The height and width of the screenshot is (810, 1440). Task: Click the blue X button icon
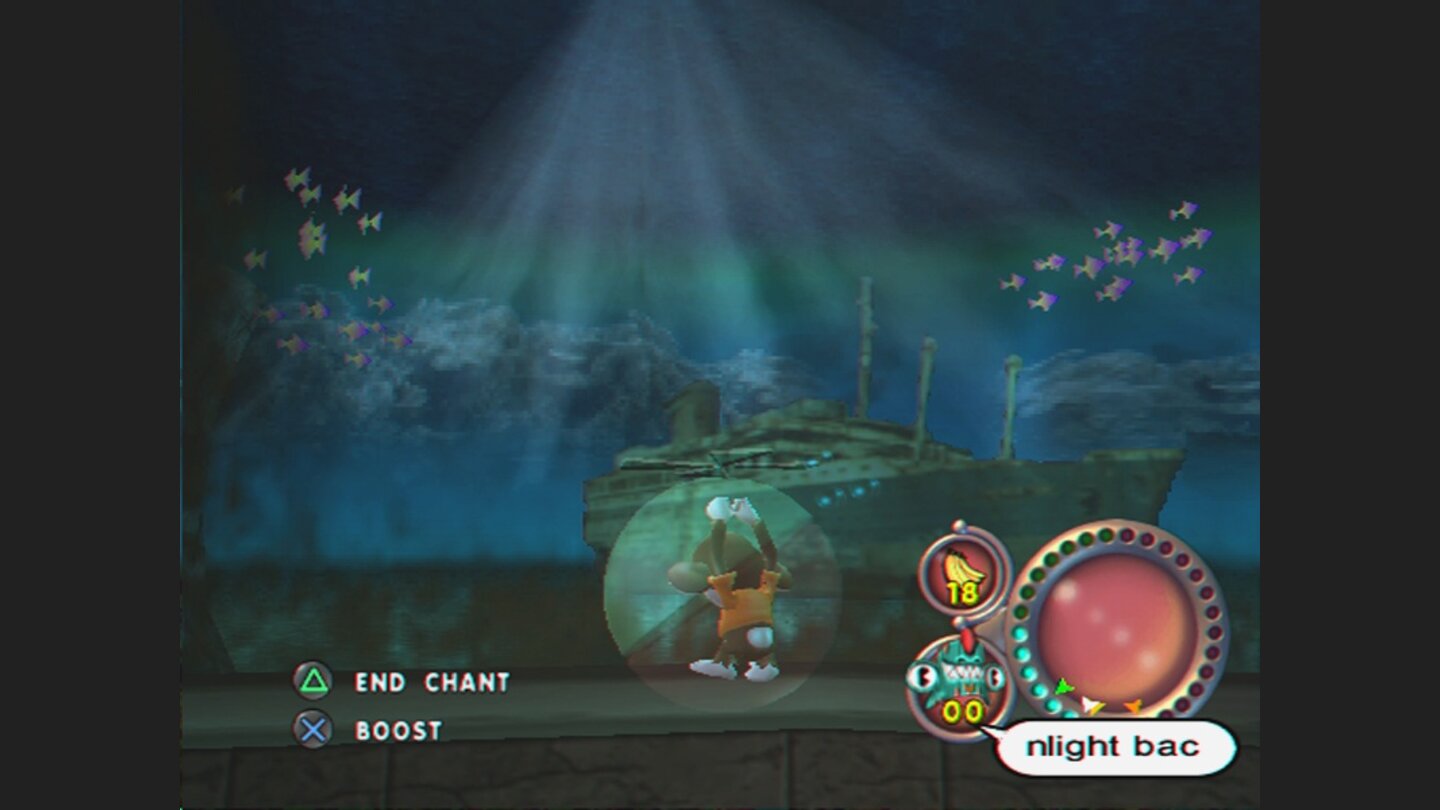coord(313,731)
